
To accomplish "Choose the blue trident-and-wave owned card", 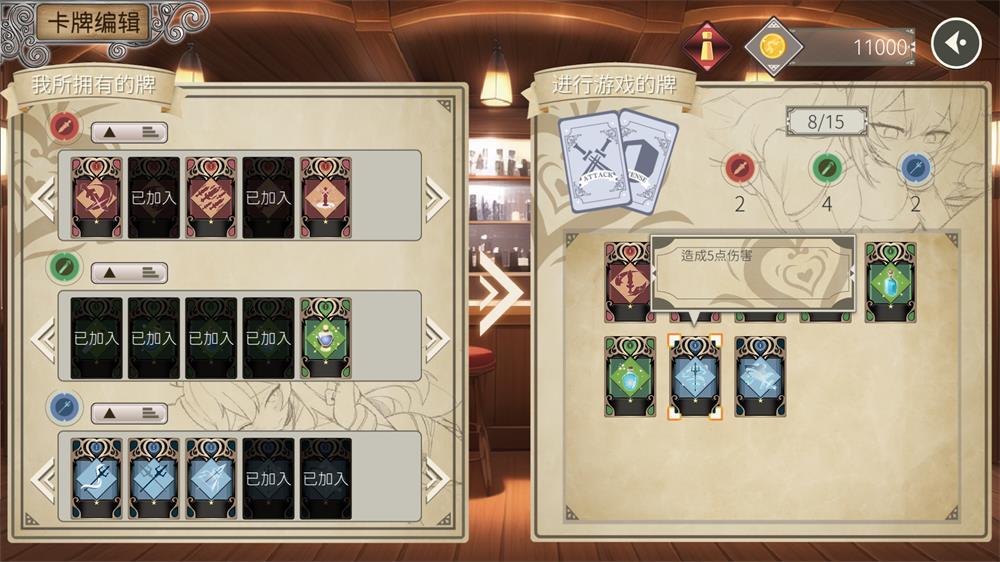I will tap(97, 477).
